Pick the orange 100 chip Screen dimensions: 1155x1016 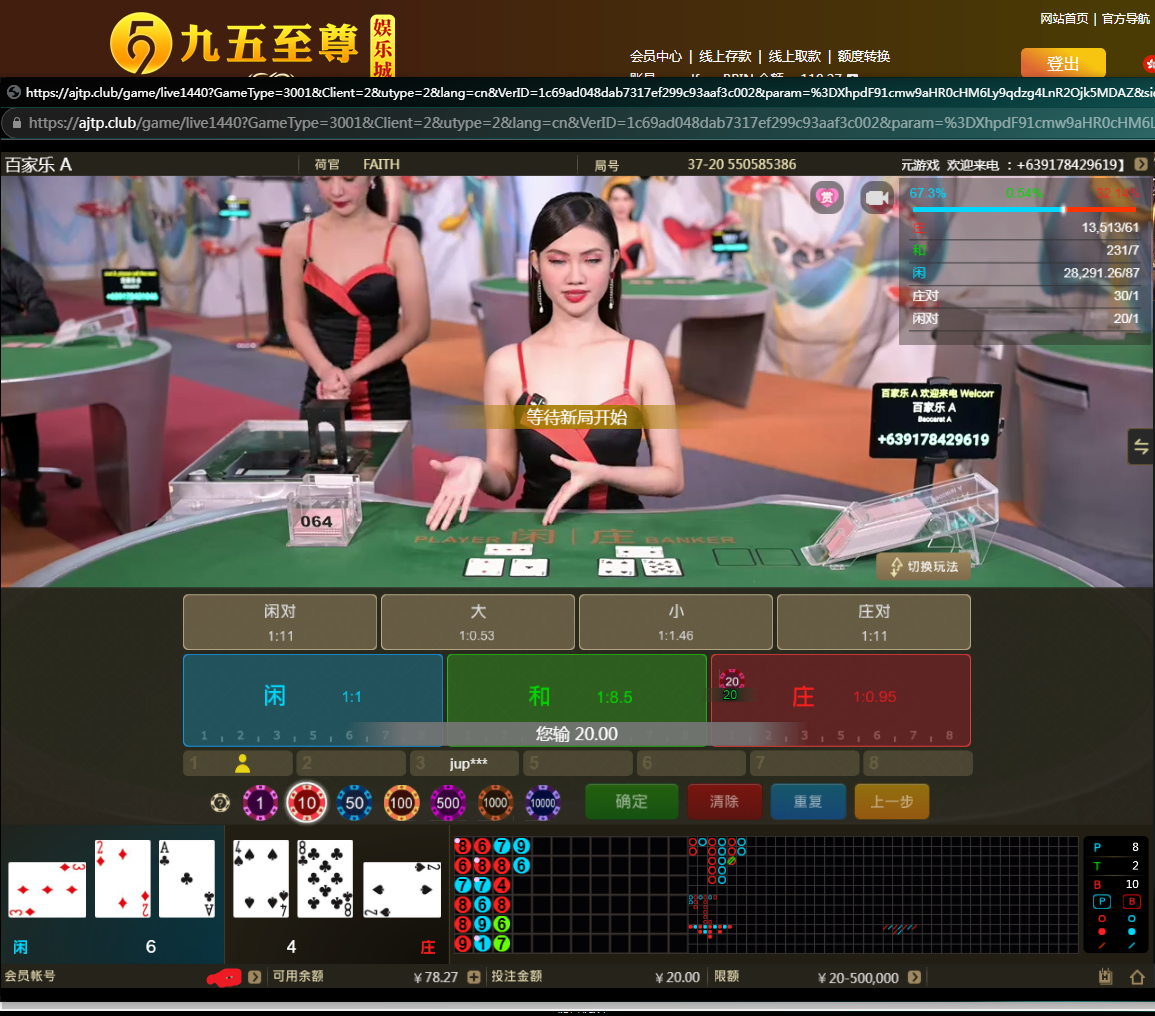click(401, 802)
